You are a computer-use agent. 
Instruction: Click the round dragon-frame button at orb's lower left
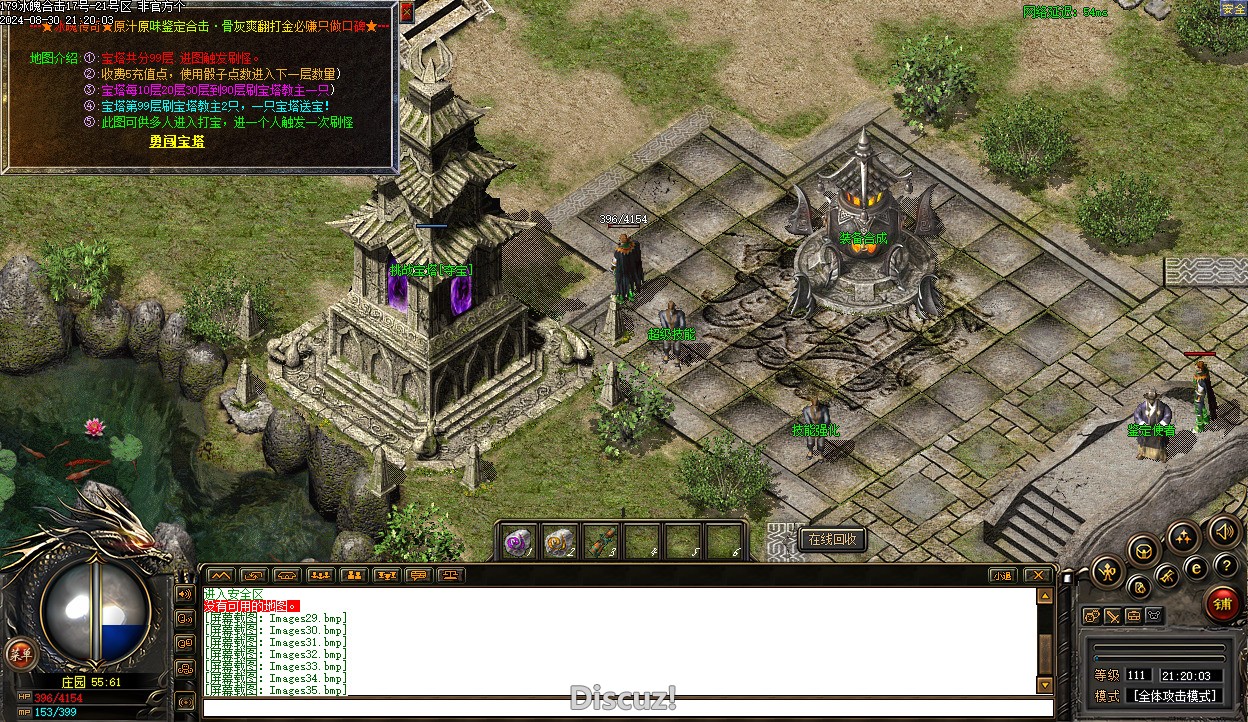(x=18, y=655)
